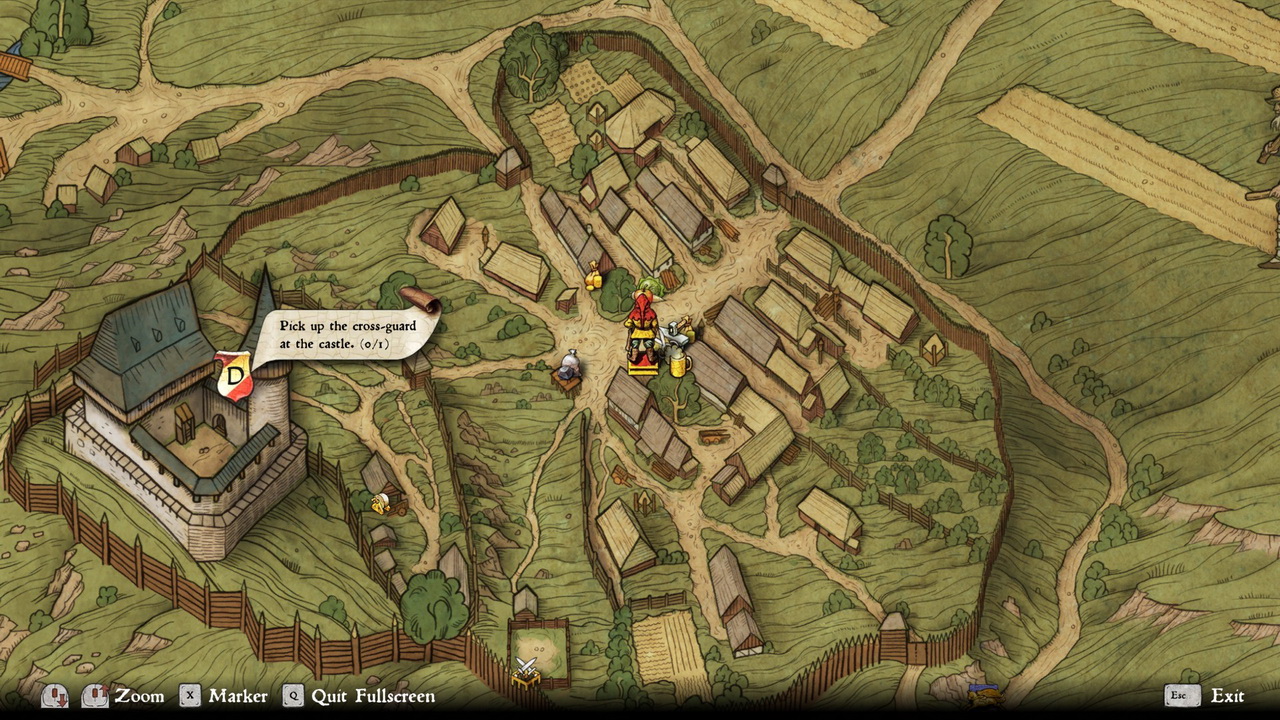This screenshot has height=720, width=1280.
Task: Select the Zoom map control label
Action: click(x=139, y=696)
